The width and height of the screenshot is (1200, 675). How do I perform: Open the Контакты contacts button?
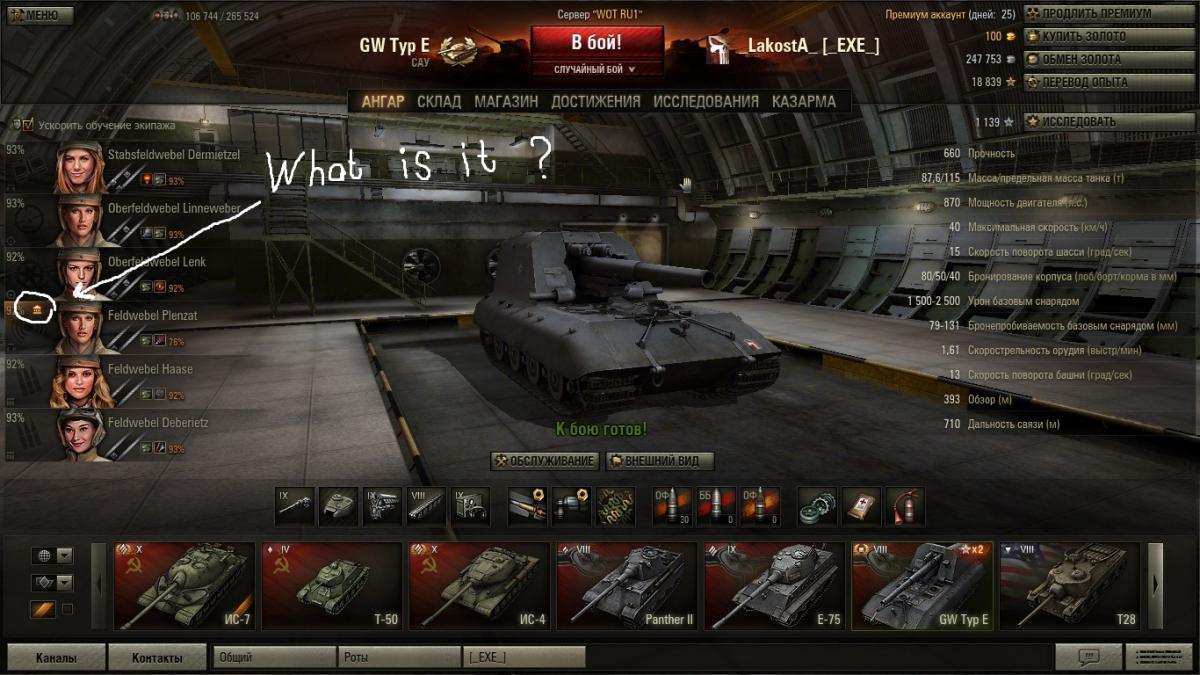point(158,657)
